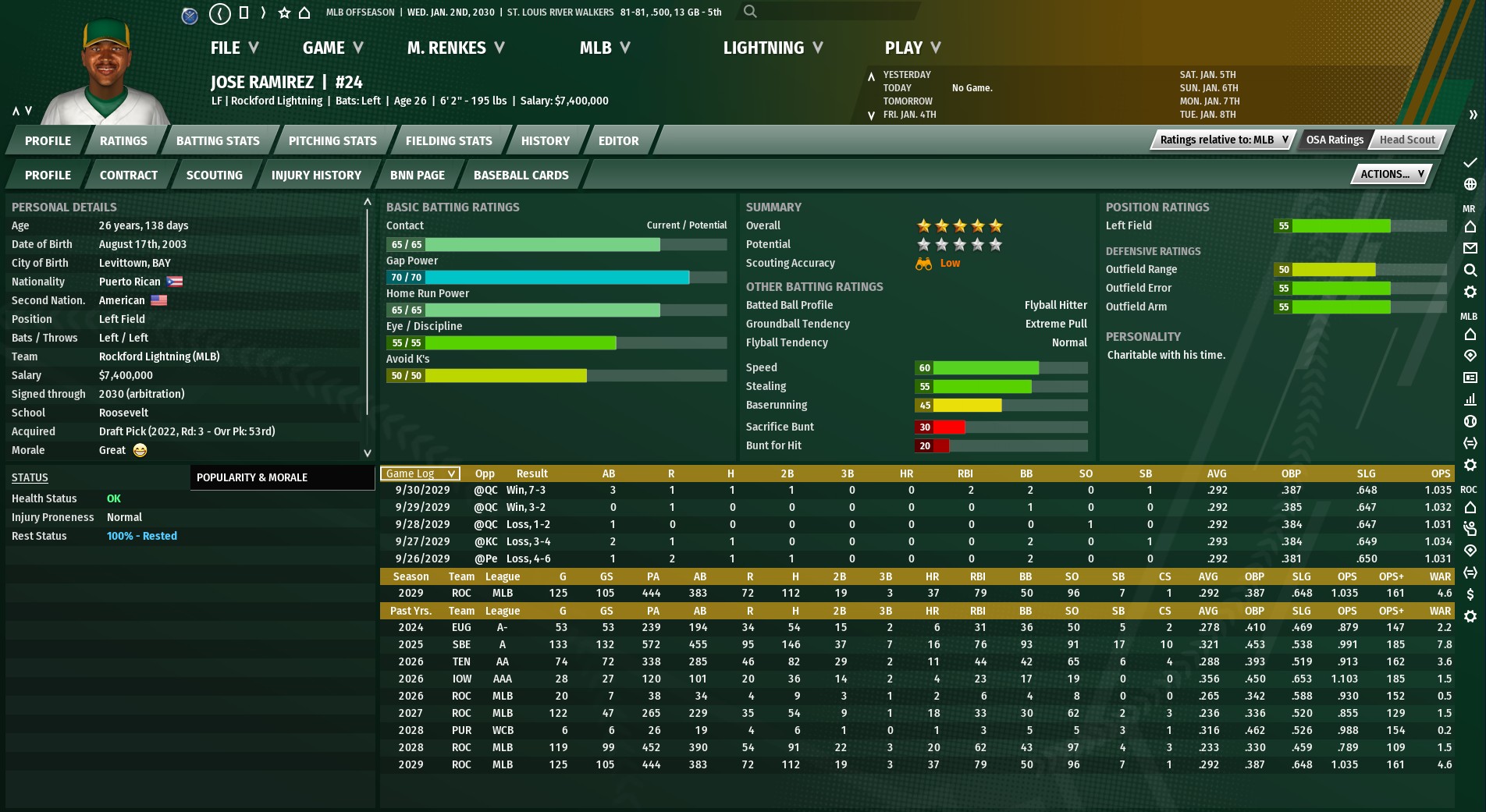Open the PLAY menu

coord(912,48)
